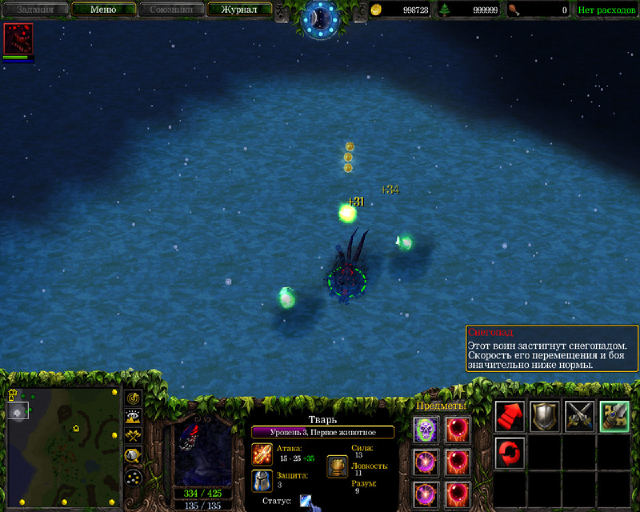Choose the red boot move command
The width and height of the screenshot is (640, 512).
510,416
